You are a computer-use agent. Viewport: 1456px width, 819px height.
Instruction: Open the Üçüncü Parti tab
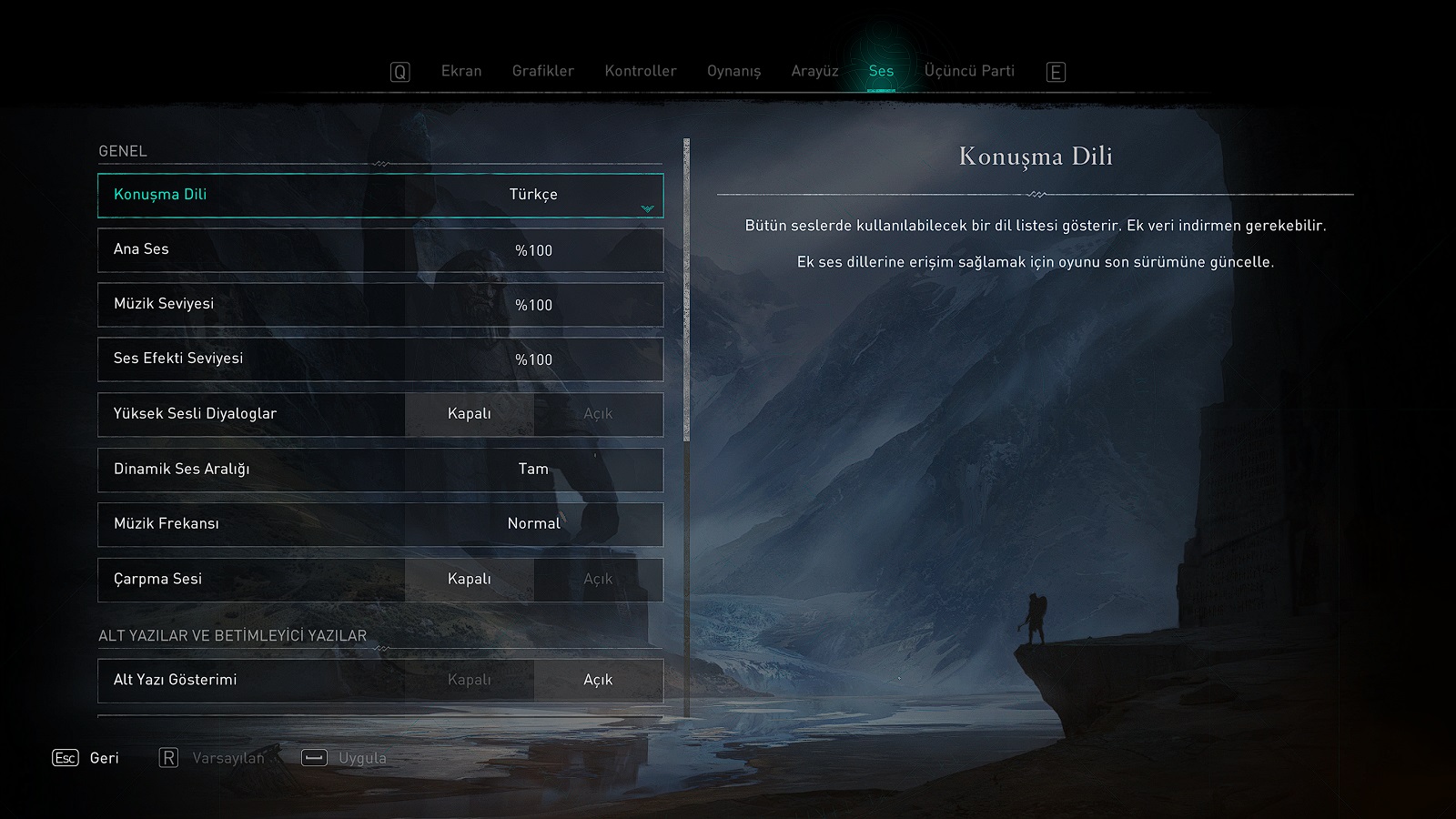point(969,71)
